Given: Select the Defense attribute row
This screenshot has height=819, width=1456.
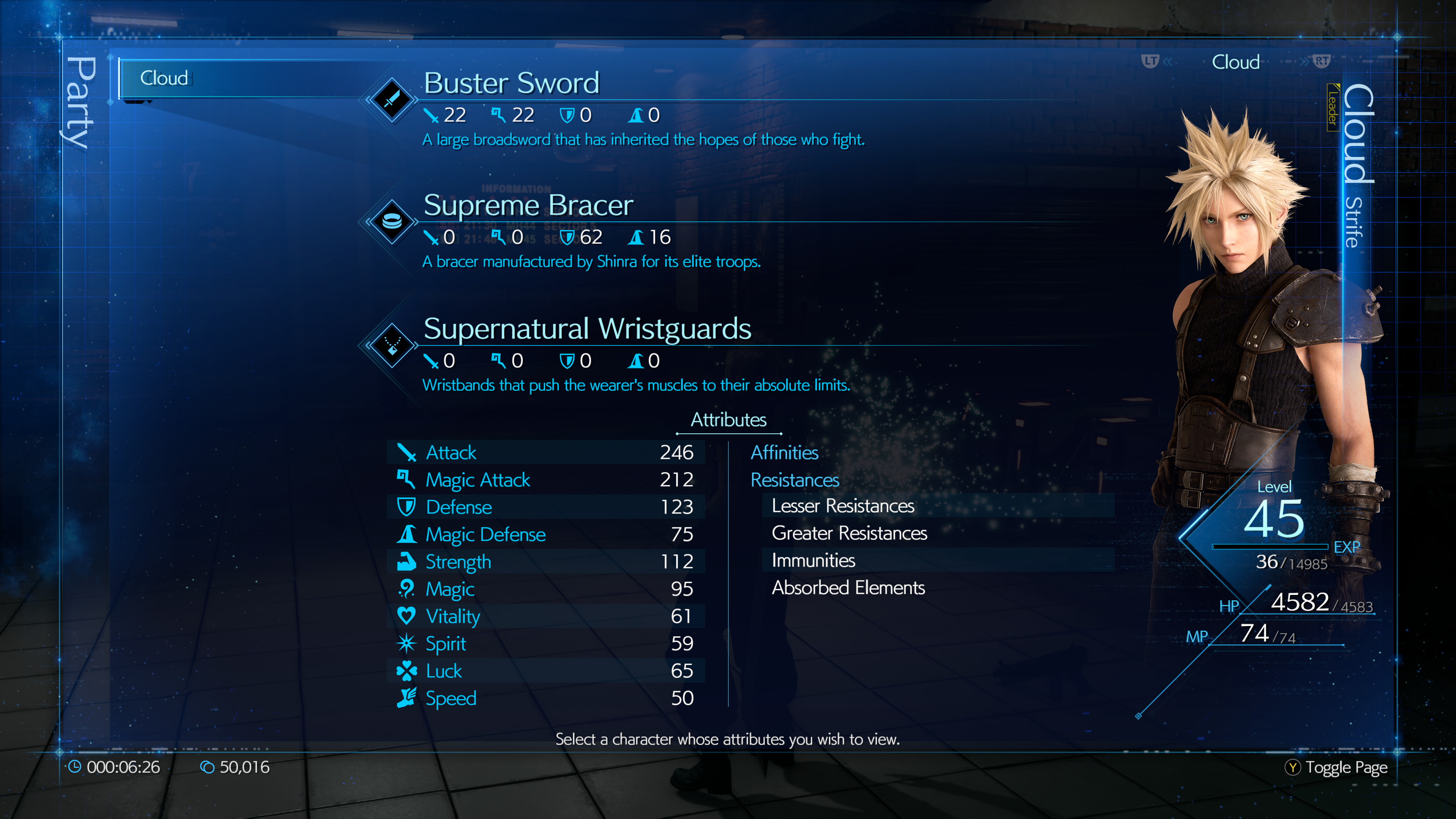Looking at the screenshot, I should pyautogui.click(x=546, y=507).
